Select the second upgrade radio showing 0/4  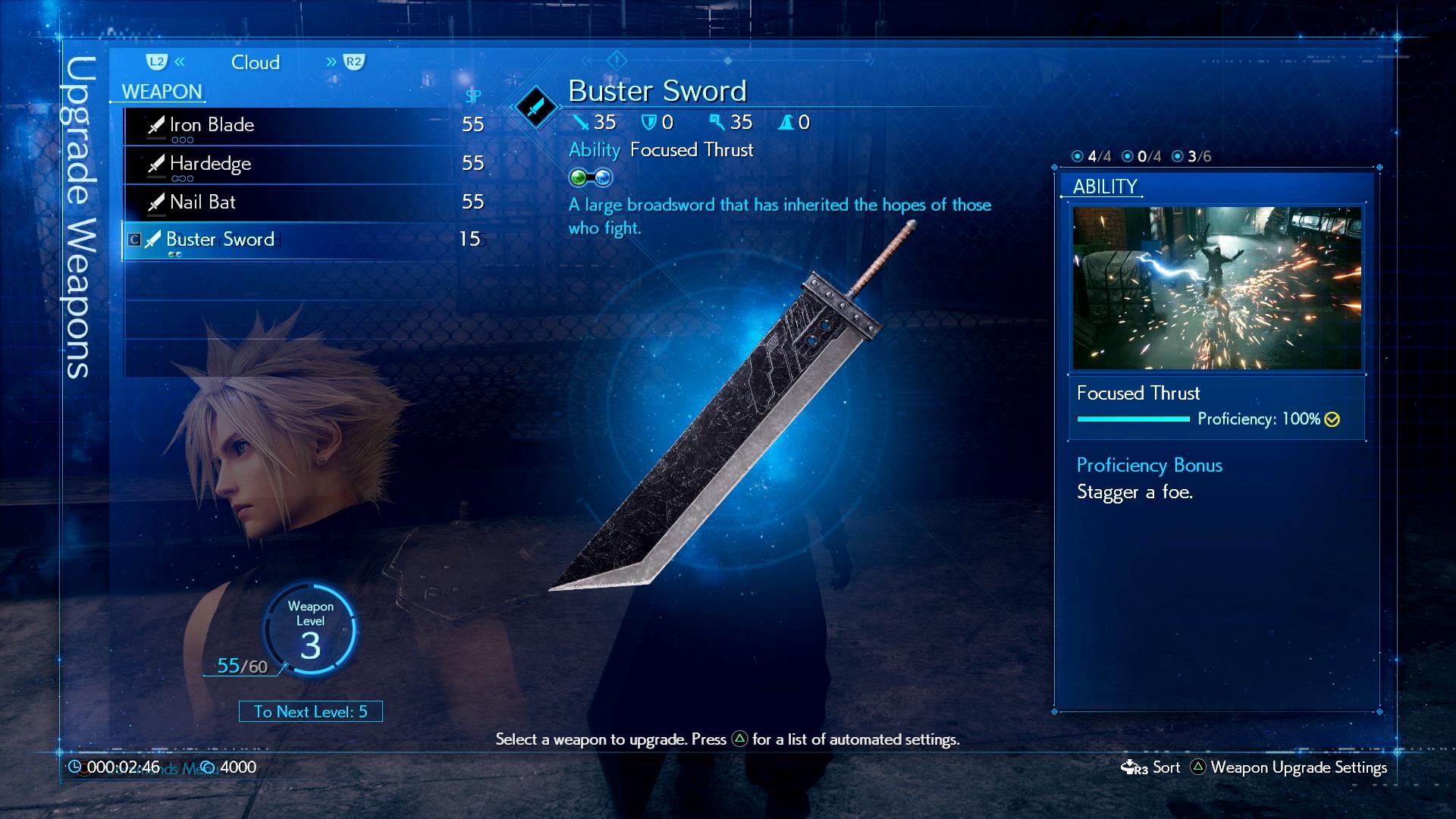point(1129,157)
